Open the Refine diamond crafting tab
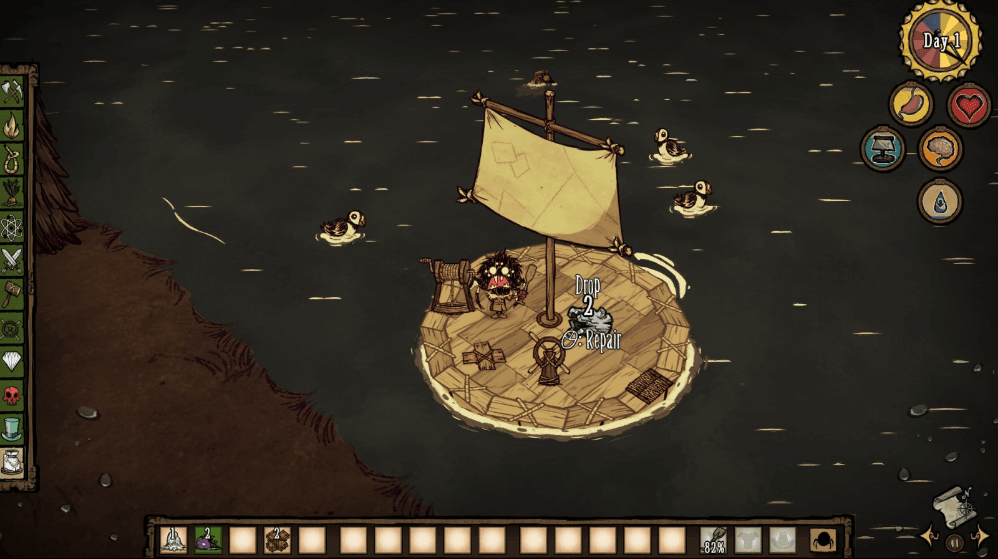Screen dimensions: 998x559 (12, 361)
